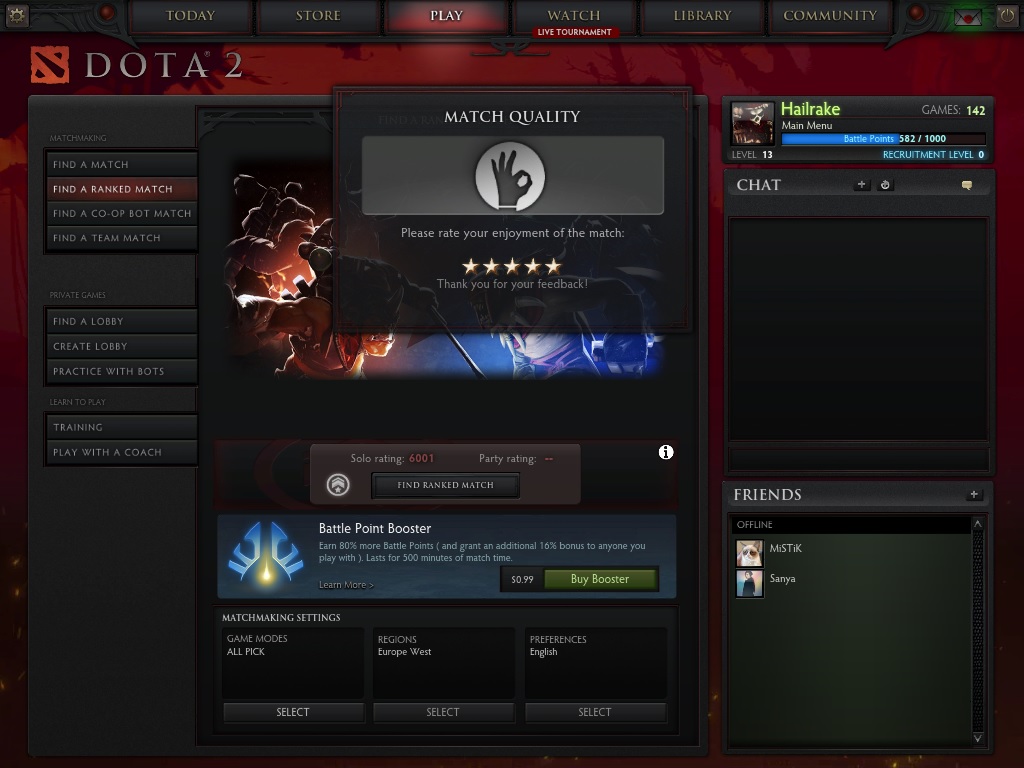Open the mail envelope notifications
Screen dimensions: 1024x768
pos(967,17)
